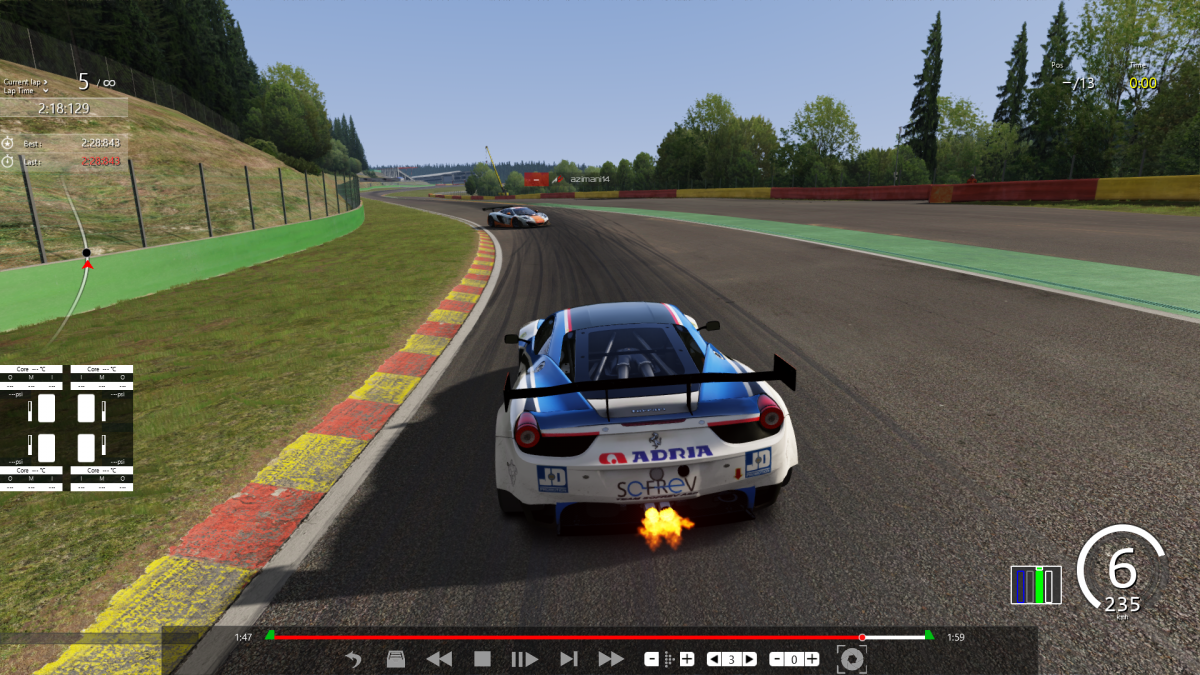
Task: Click the return arrow in the replay bar
Action: point(353,659)
